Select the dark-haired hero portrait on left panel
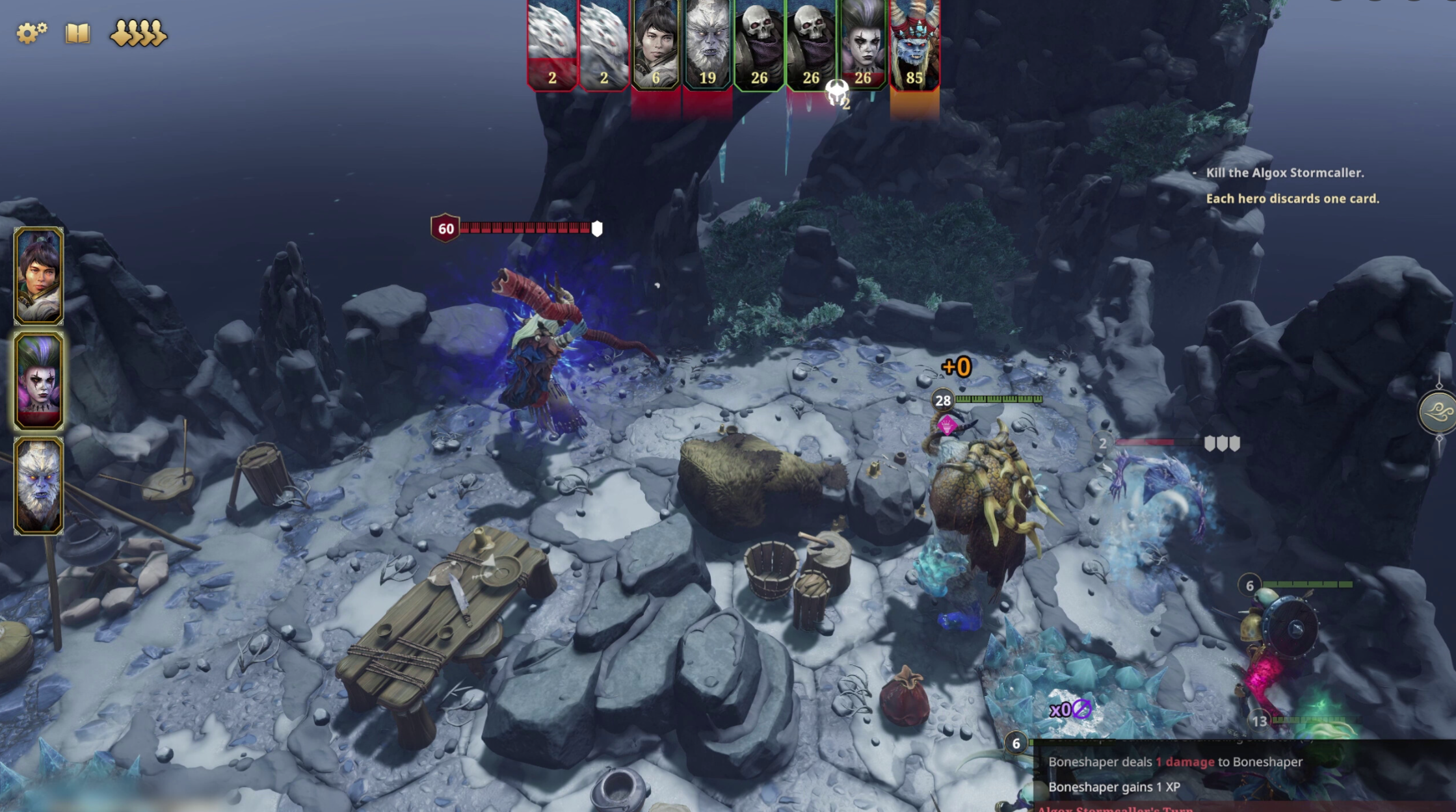The width and height of the screenshot is (1456, 812). pos(39,276)
